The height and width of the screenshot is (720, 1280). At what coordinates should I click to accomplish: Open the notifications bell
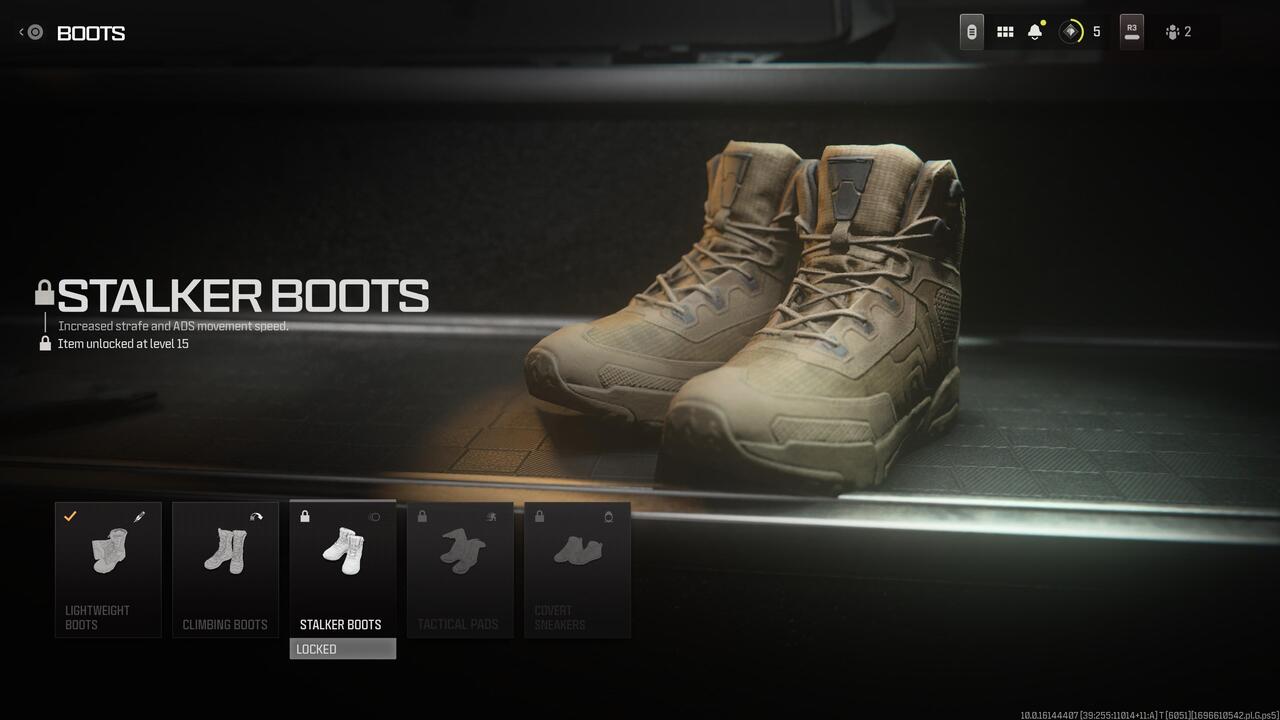click(1034, 31)
